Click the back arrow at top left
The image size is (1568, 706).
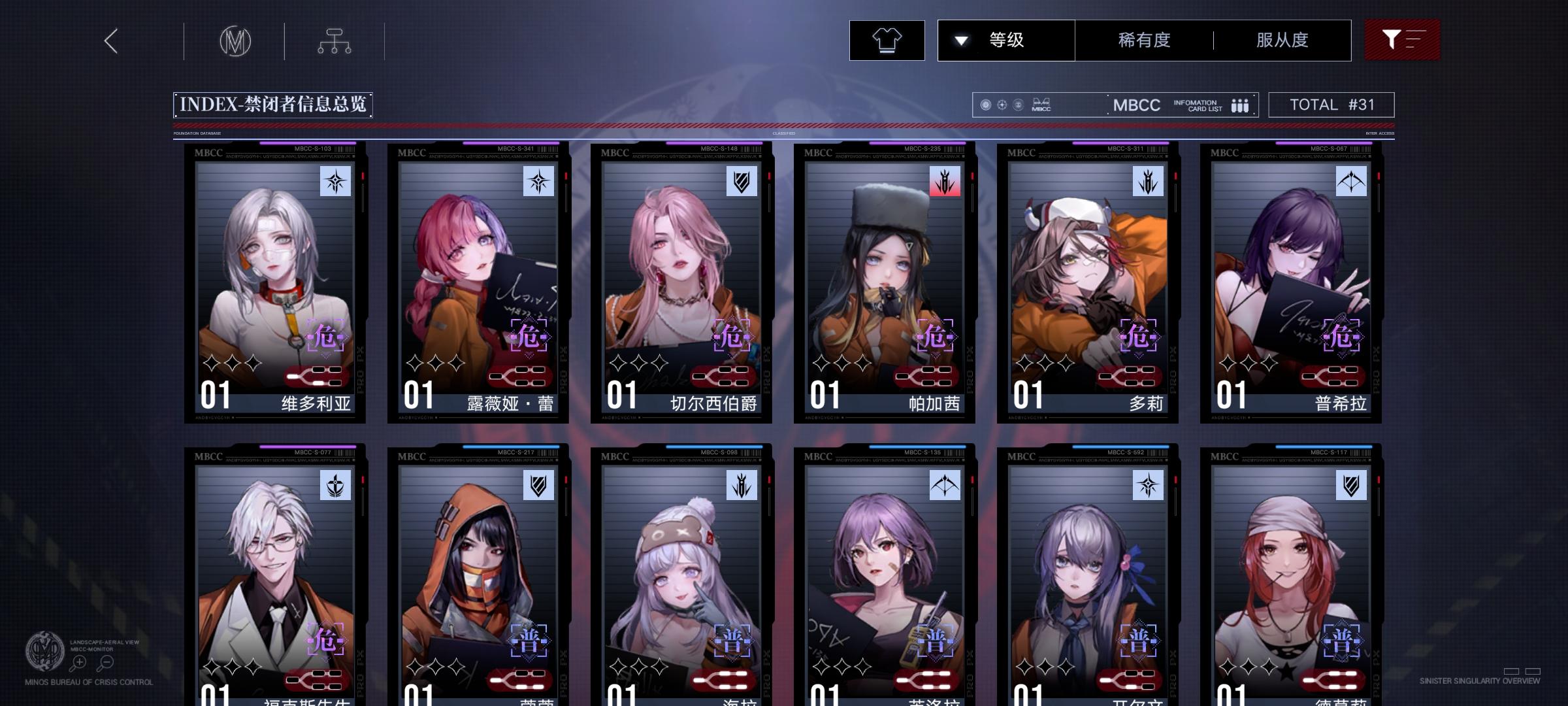[x=110, y=41]
